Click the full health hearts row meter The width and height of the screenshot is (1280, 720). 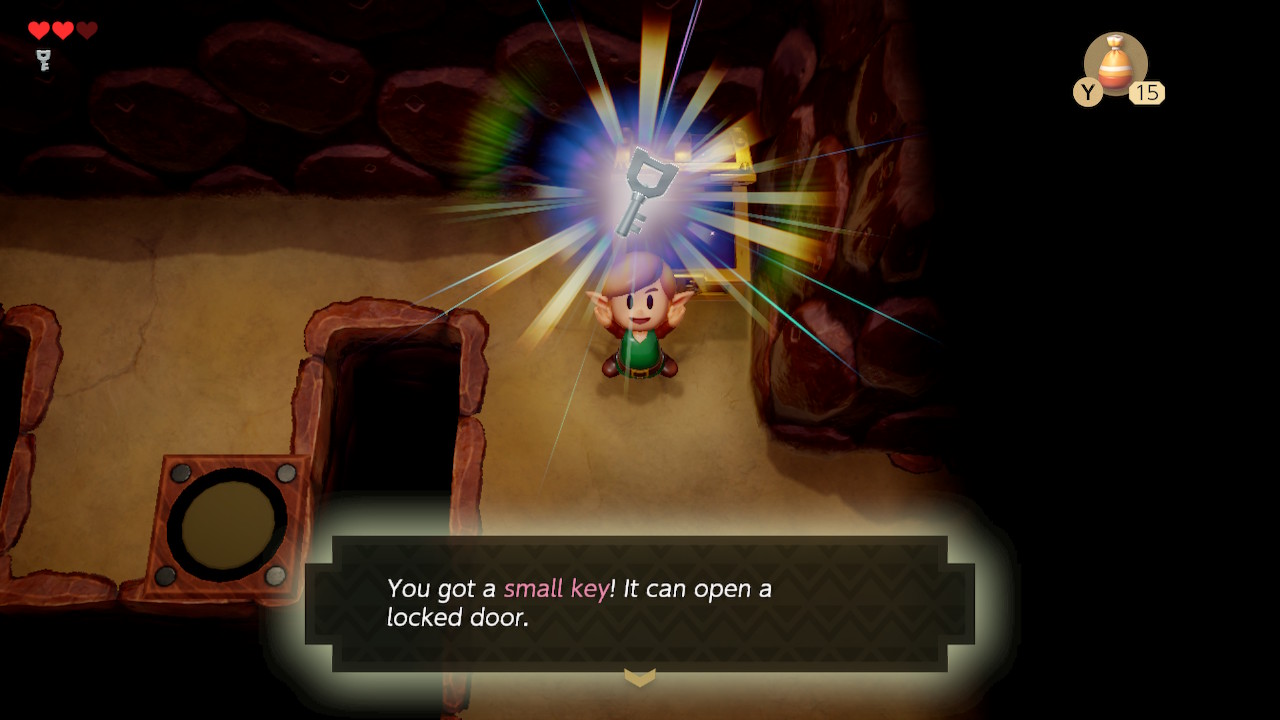pos(63,30)
